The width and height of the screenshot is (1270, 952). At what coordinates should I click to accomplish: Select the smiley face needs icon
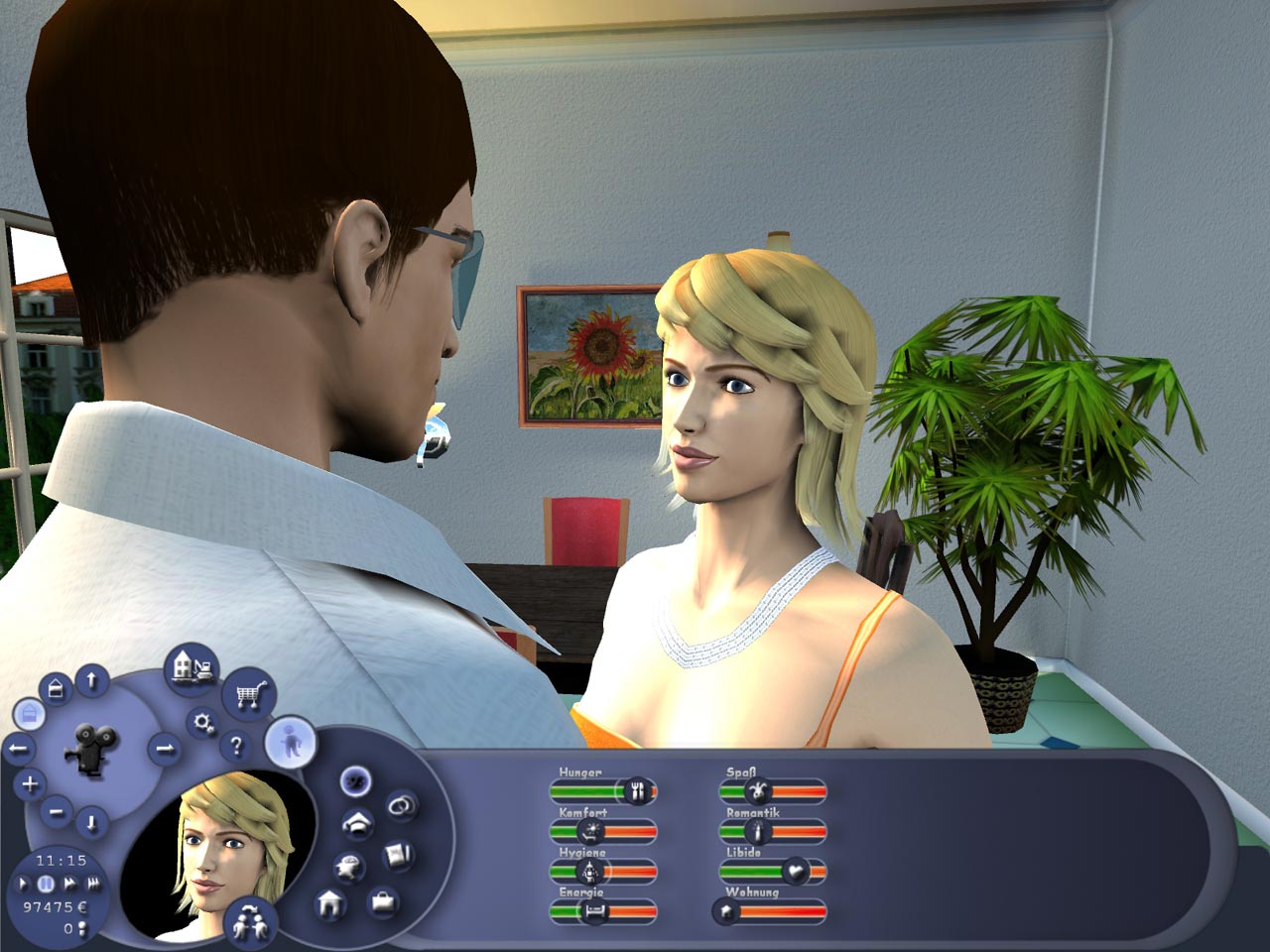tap(355, 781)
